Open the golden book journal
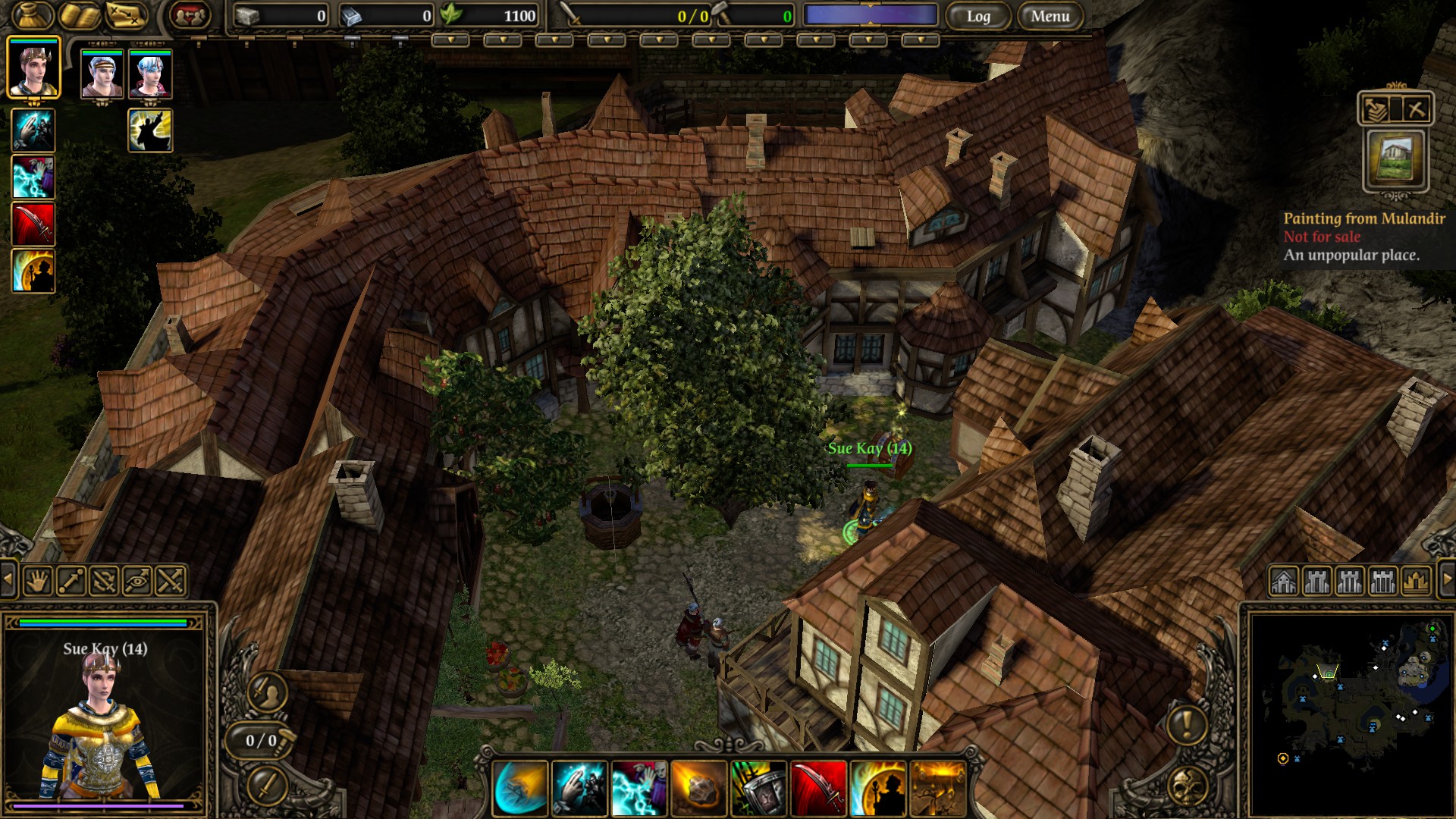1456x819 pixels. point(80,15)
